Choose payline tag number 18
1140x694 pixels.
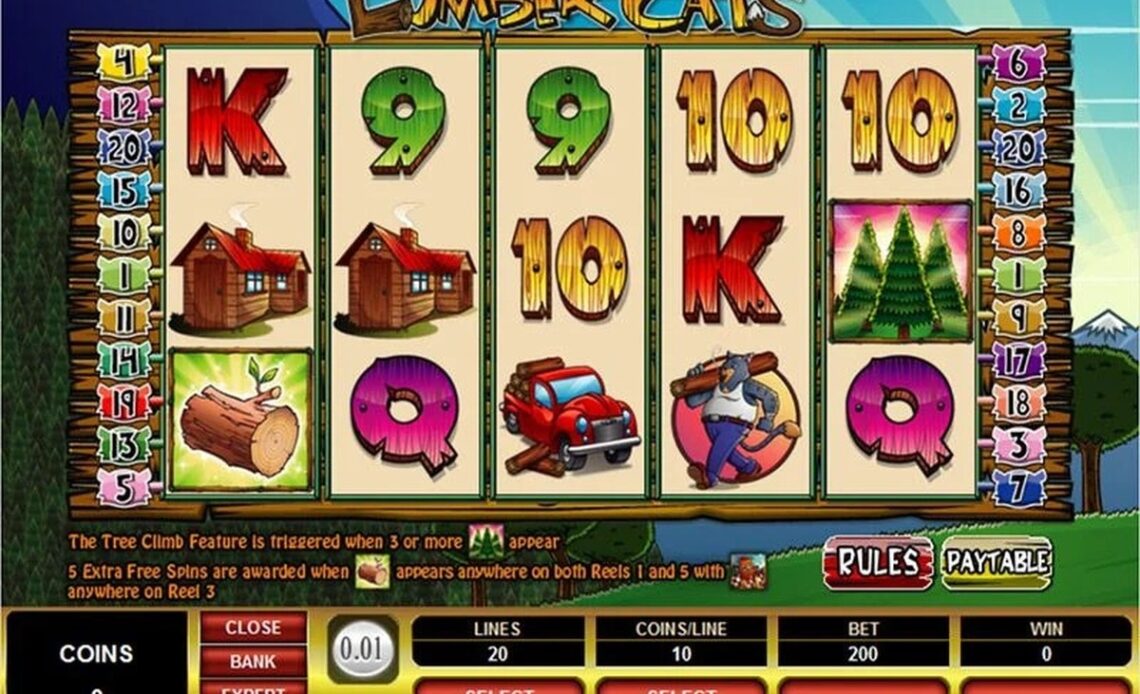[x=1016, y=402]
